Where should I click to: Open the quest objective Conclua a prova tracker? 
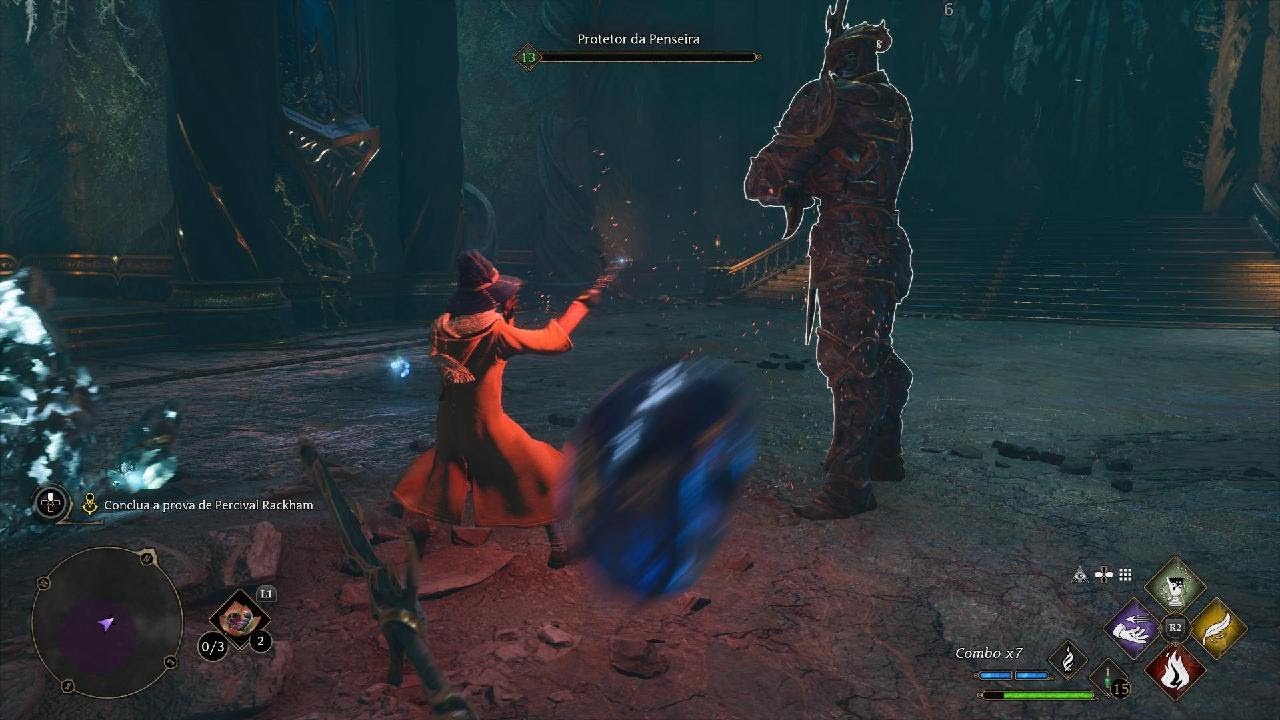(209, 505)
